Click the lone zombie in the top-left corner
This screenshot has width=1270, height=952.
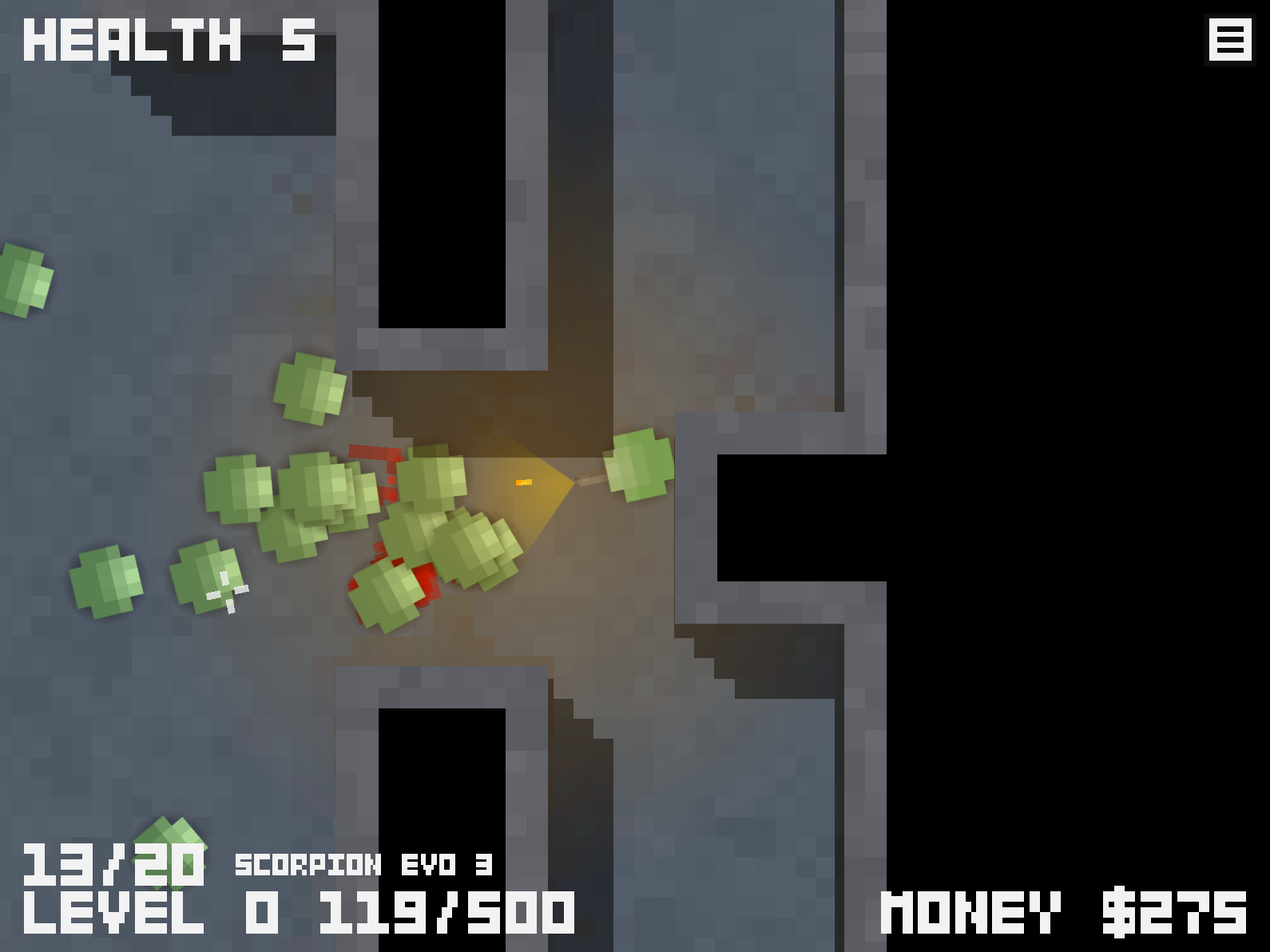point(20,280)
